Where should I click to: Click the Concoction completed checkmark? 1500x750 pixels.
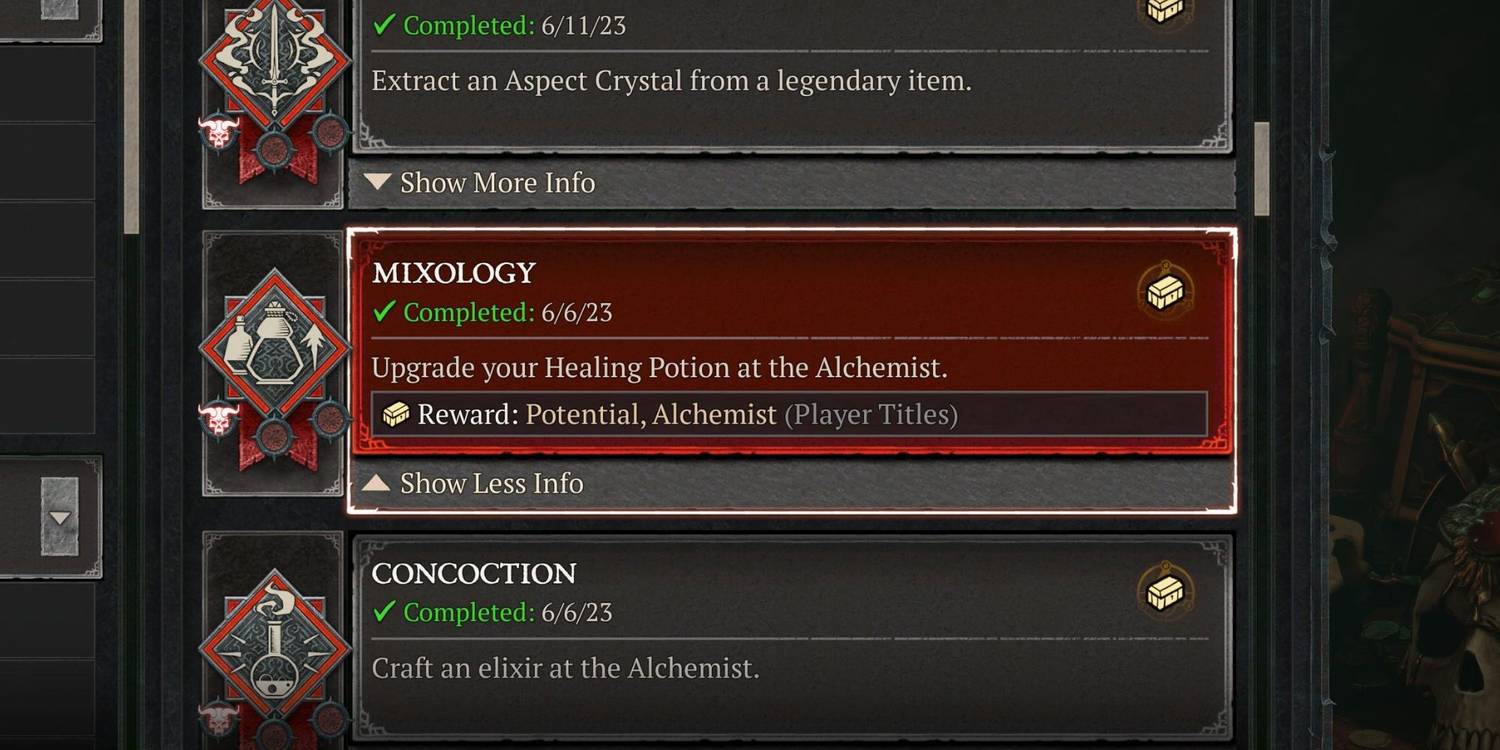(384, 612)
